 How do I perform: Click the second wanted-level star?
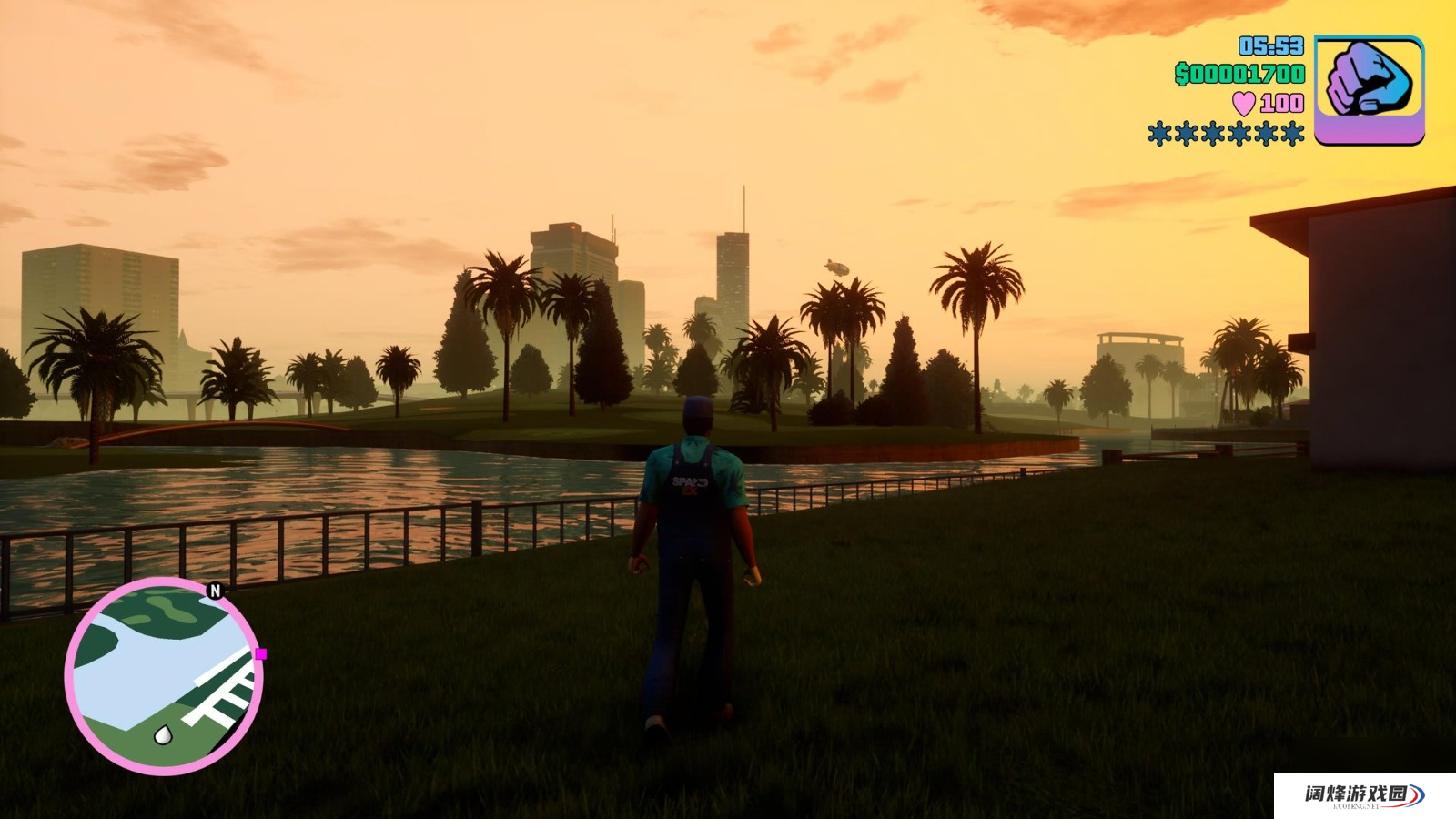1186,135
